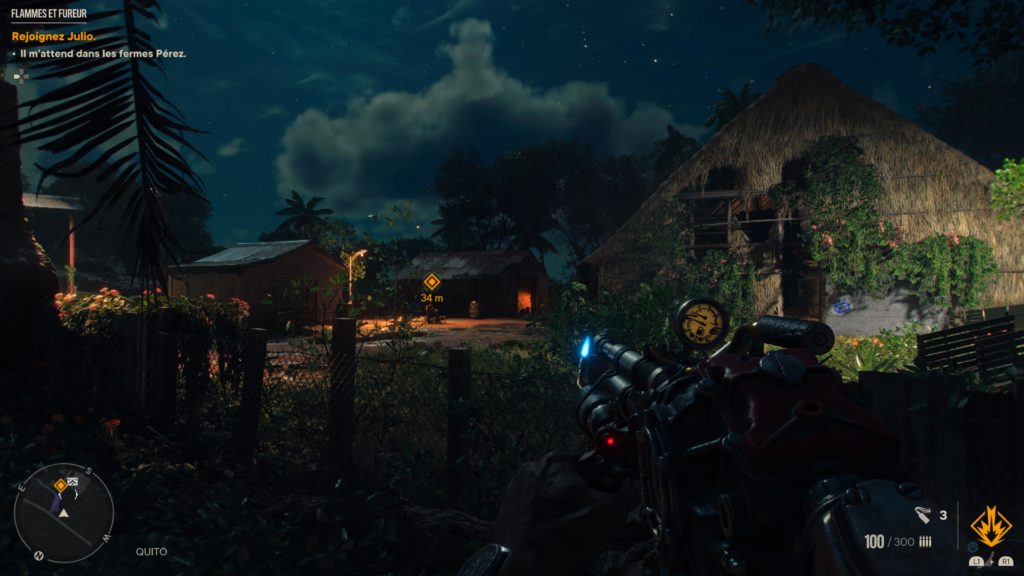Select the orange objective diamond on the minimap
Viewport: 1024px width, 576px height.
(60, 486)
